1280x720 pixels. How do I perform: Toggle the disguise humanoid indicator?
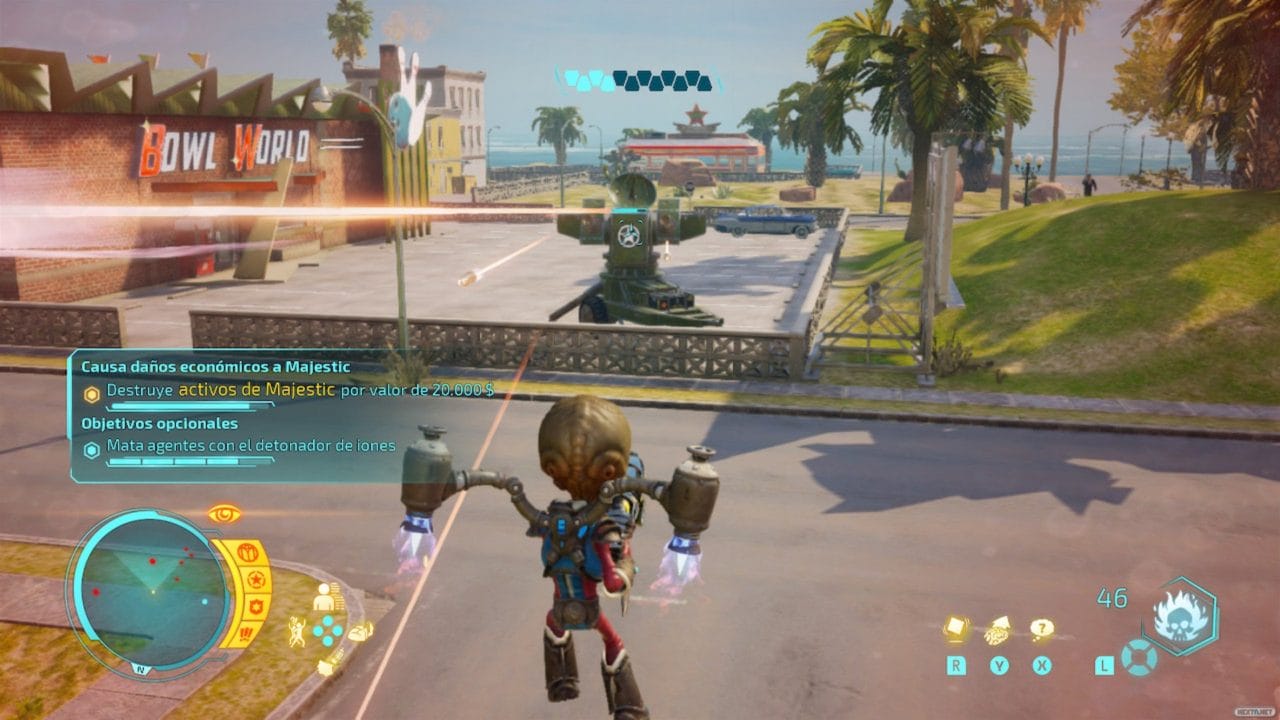pos(324,598)
